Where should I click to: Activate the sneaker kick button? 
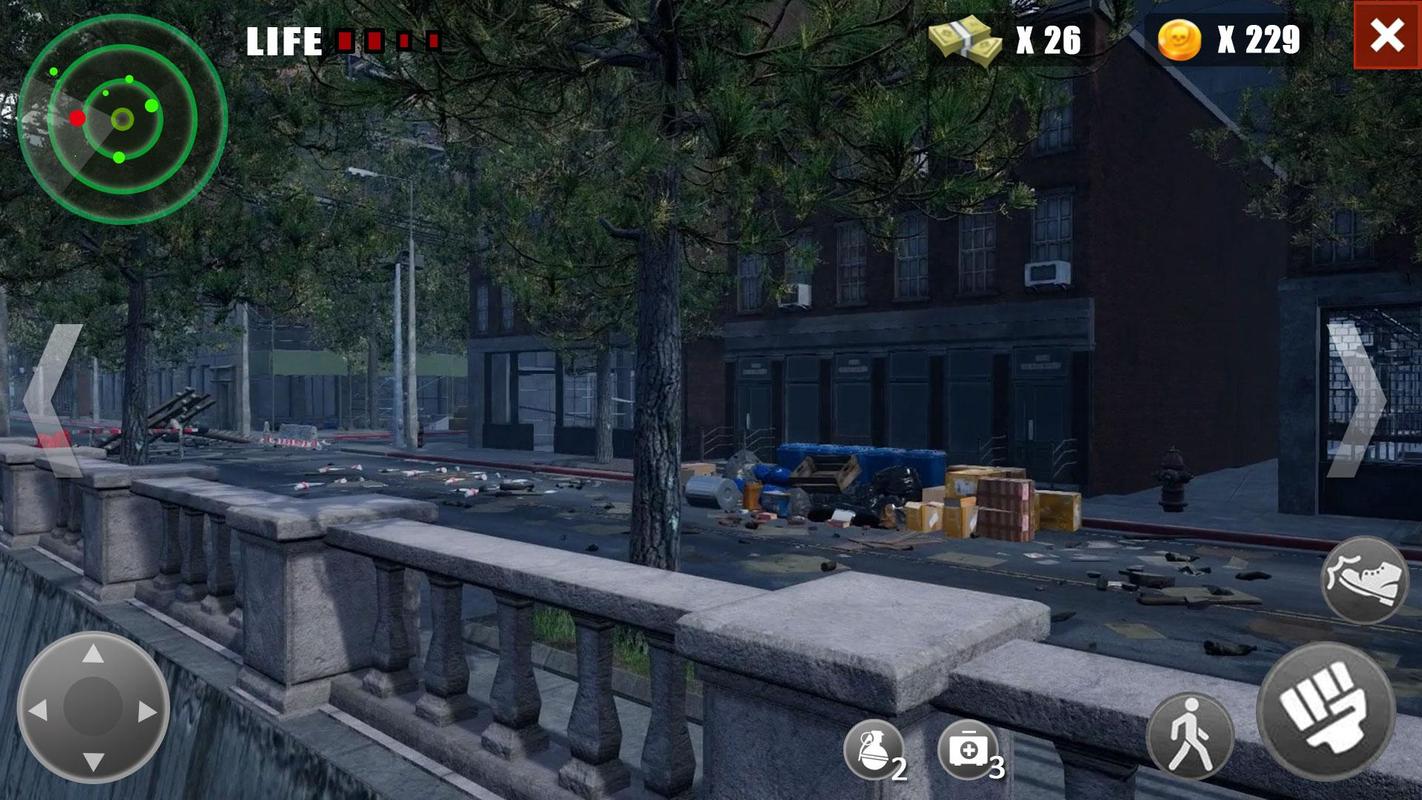[1364, 581]
